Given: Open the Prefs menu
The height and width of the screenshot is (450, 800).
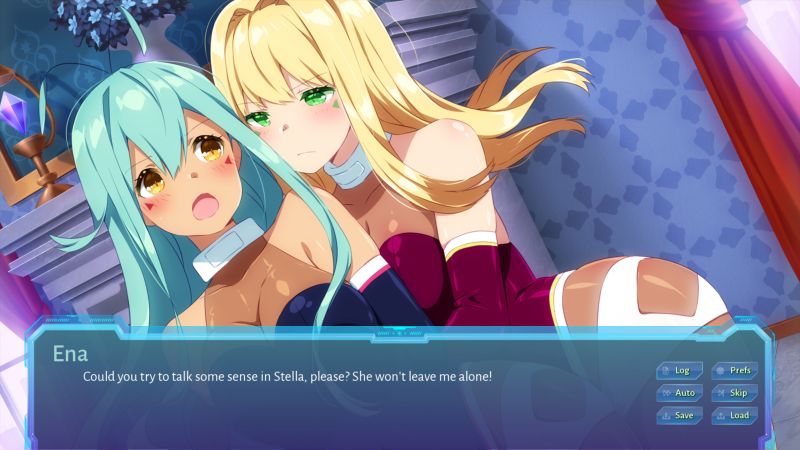Looking at the screenshot, I should pos(734,370).
